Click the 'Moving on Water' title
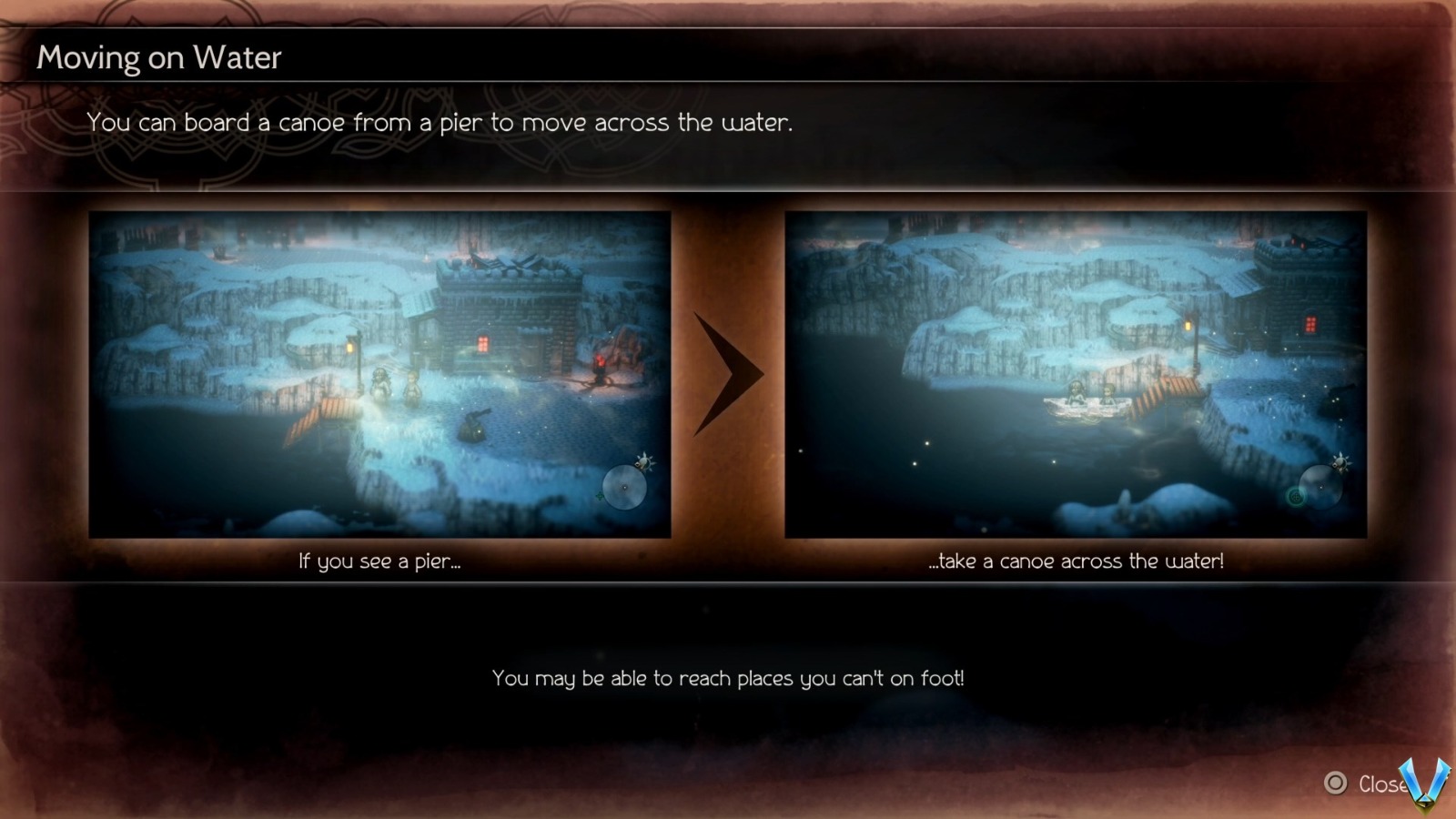The image size is (1456, 819). point(158,57)
